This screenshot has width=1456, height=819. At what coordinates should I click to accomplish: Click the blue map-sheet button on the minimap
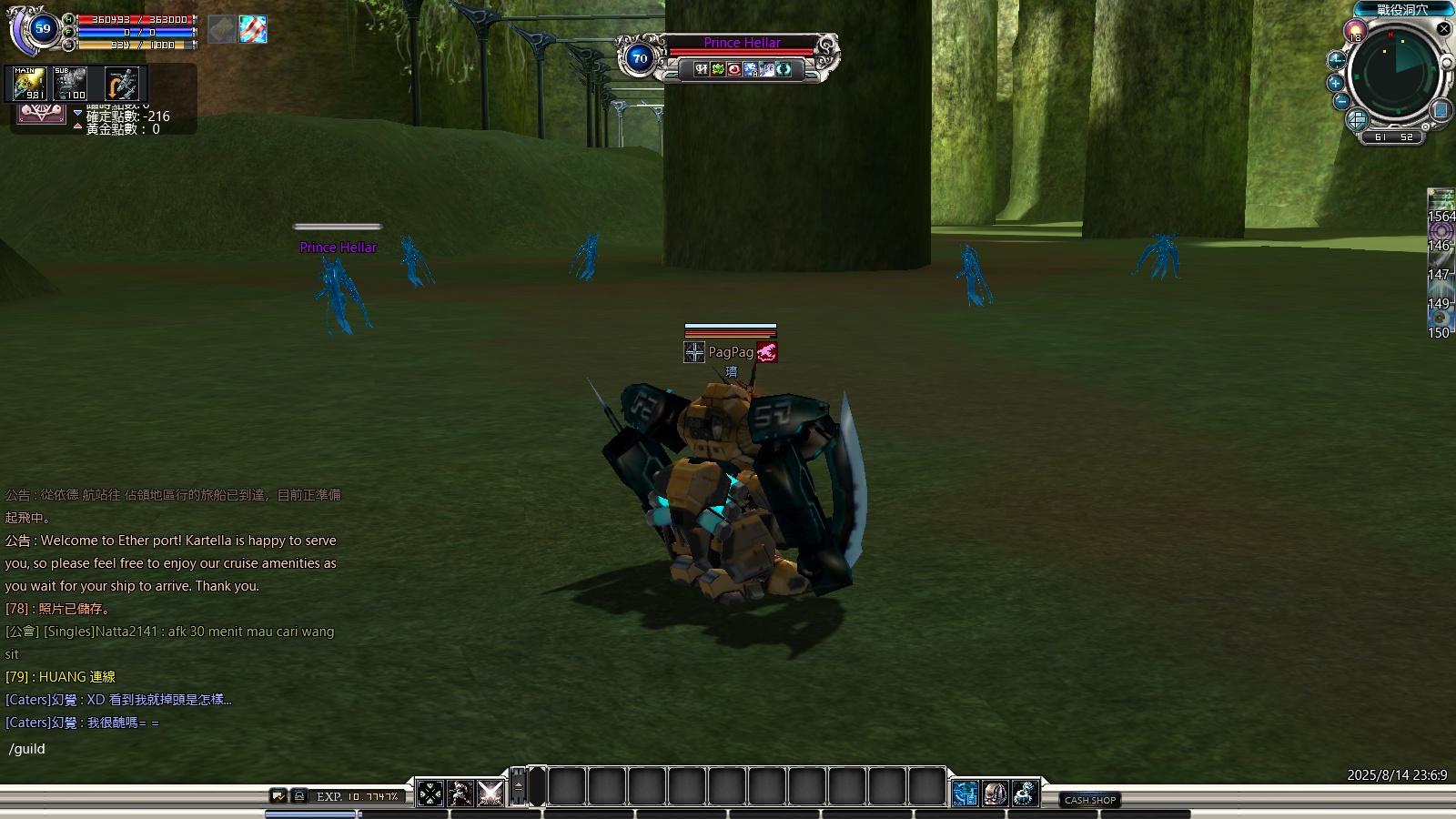(1441, 110)
